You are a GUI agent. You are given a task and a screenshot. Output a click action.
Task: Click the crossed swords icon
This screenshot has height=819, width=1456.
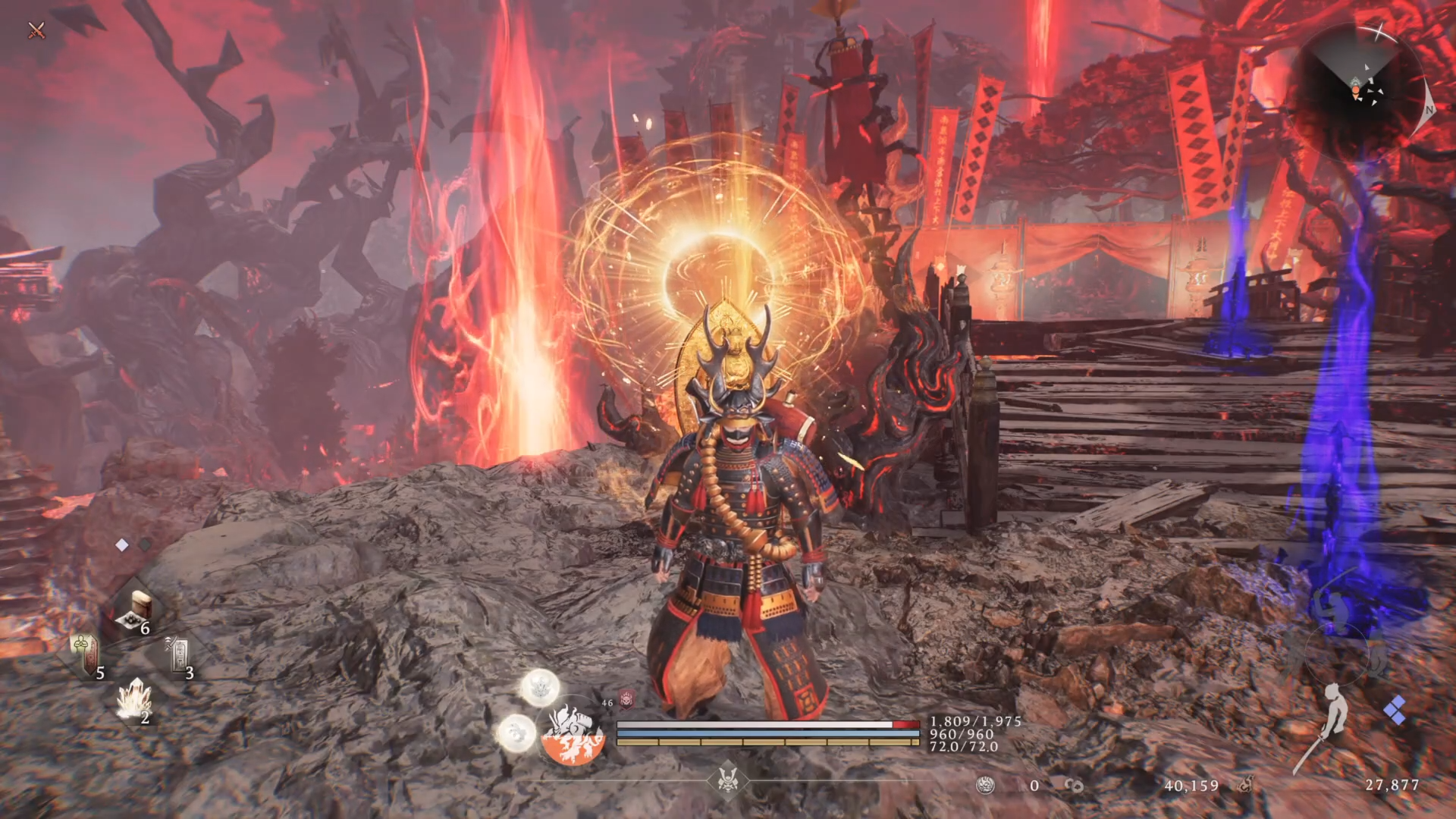36,31
